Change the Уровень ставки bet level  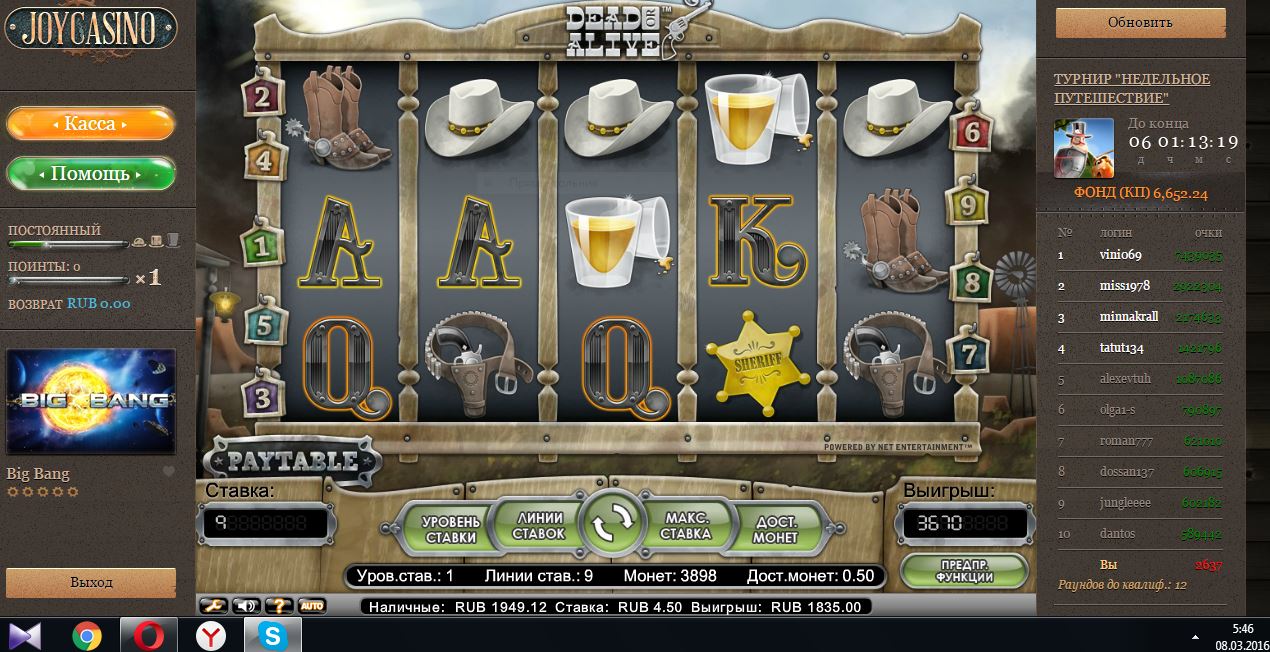(x=450, y=529)
